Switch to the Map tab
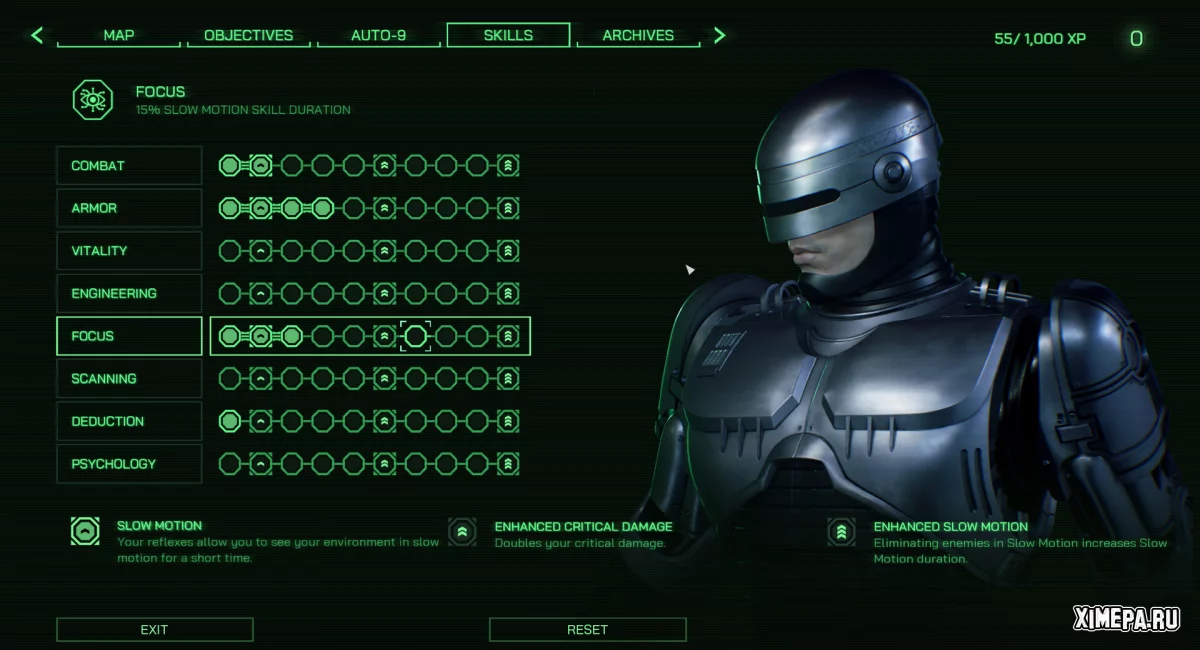Viewport: 1200px width, 650px height. (119, 35)
